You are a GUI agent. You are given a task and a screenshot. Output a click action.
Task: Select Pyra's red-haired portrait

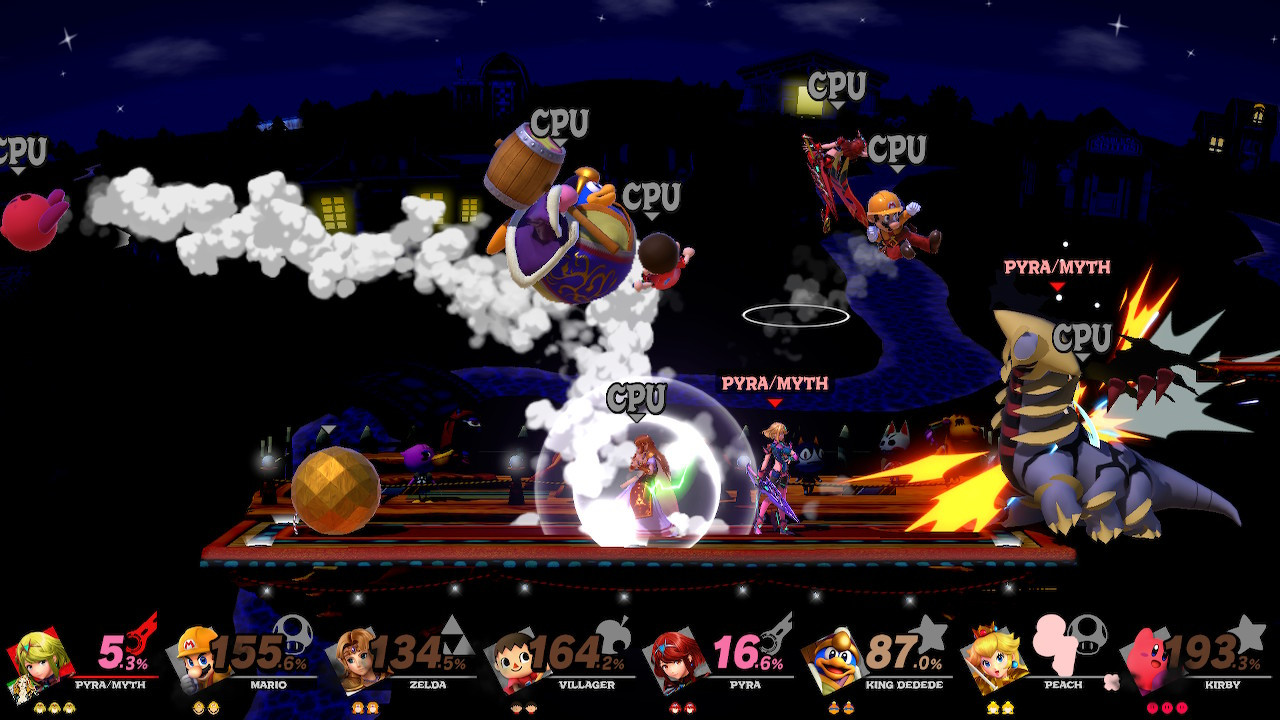678,660
